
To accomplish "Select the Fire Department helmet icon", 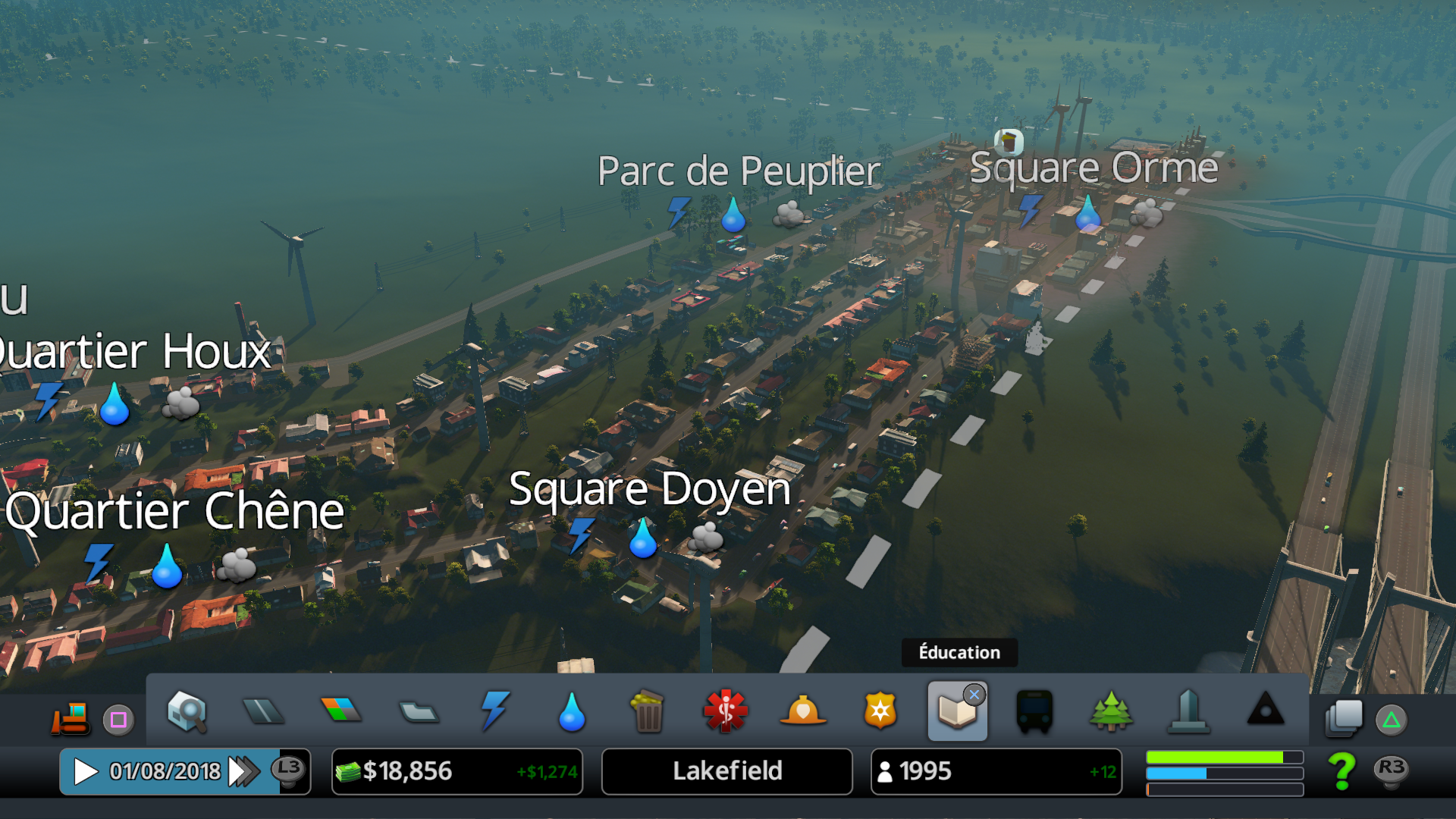I will click(x=803, y=711).
